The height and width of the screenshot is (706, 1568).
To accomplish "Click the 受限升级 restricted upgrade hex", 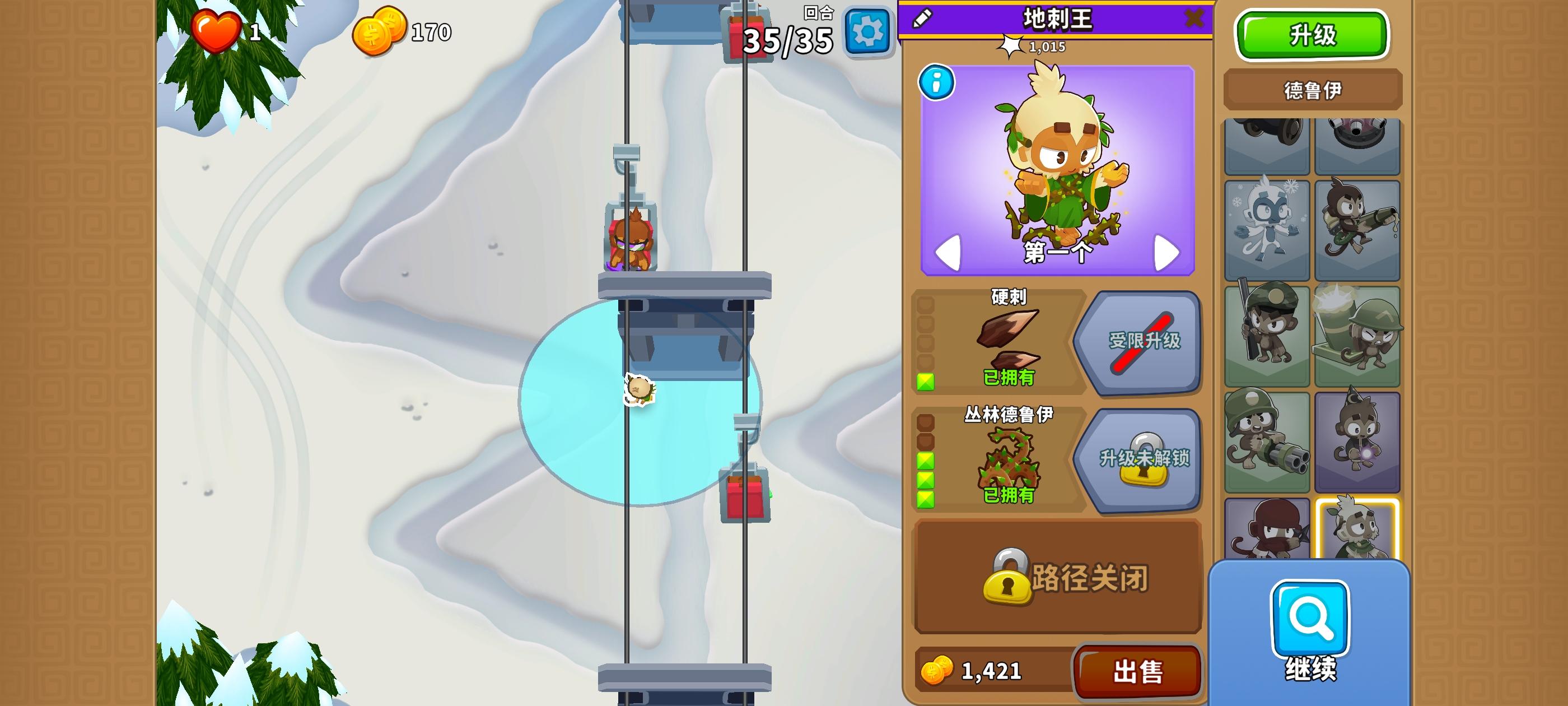I will [x=1144, y=343].
